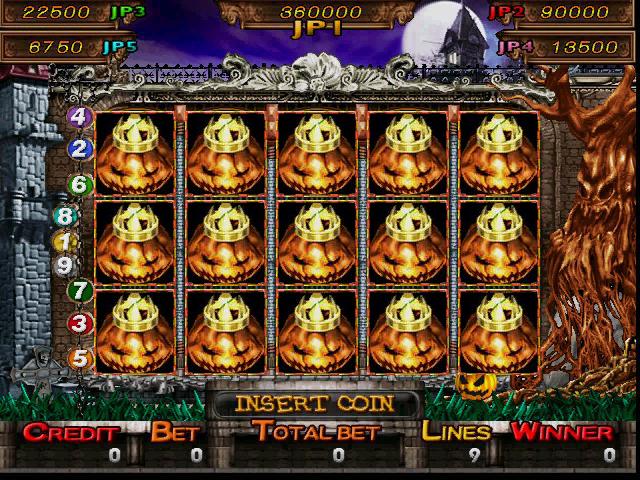Pick the cyan payline 8 marker
This screenshot has width=640, height=480.
[65, 216]
